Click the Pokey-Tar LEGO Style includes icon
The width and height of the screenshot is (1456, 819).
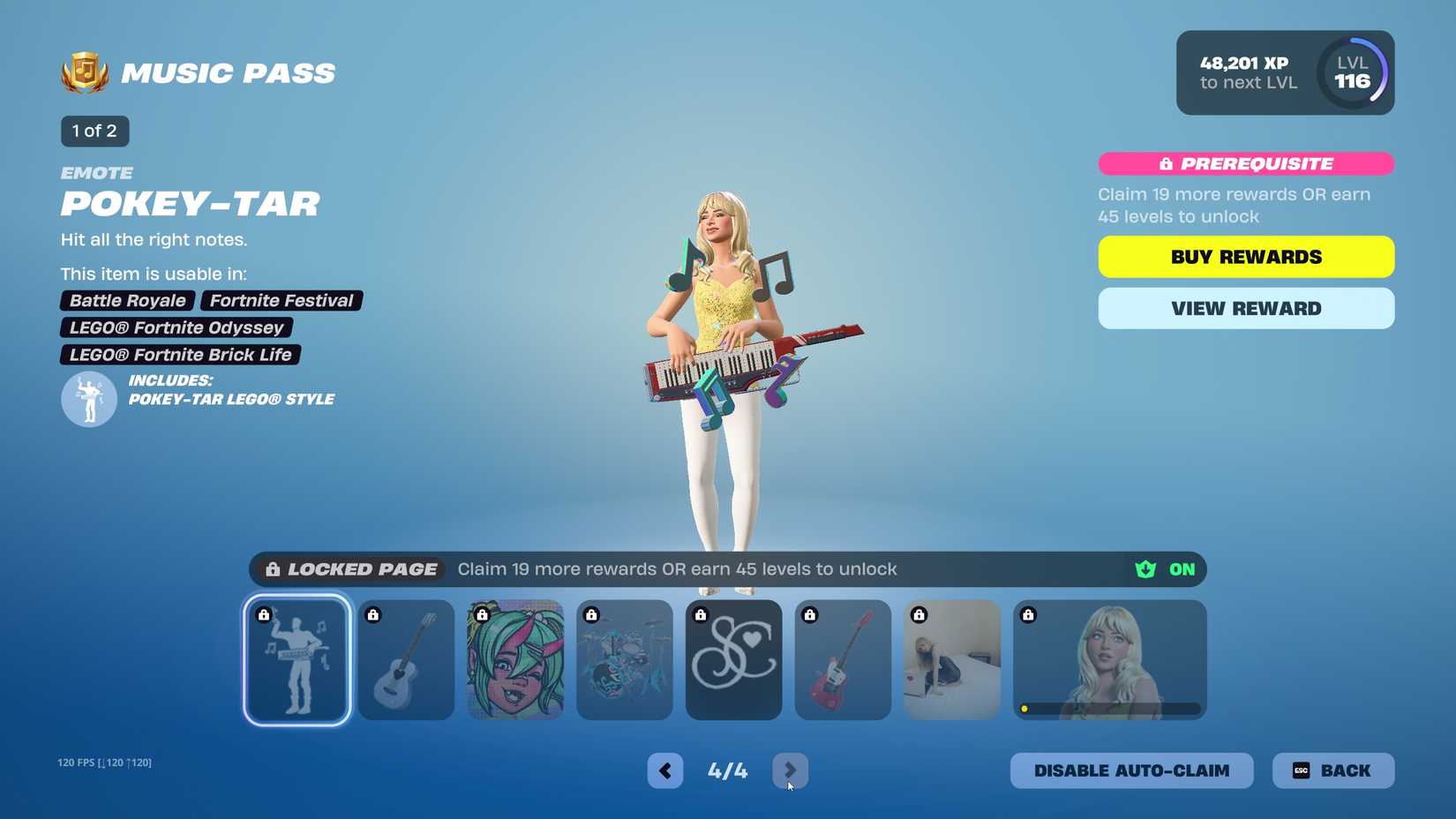(88, 399)
